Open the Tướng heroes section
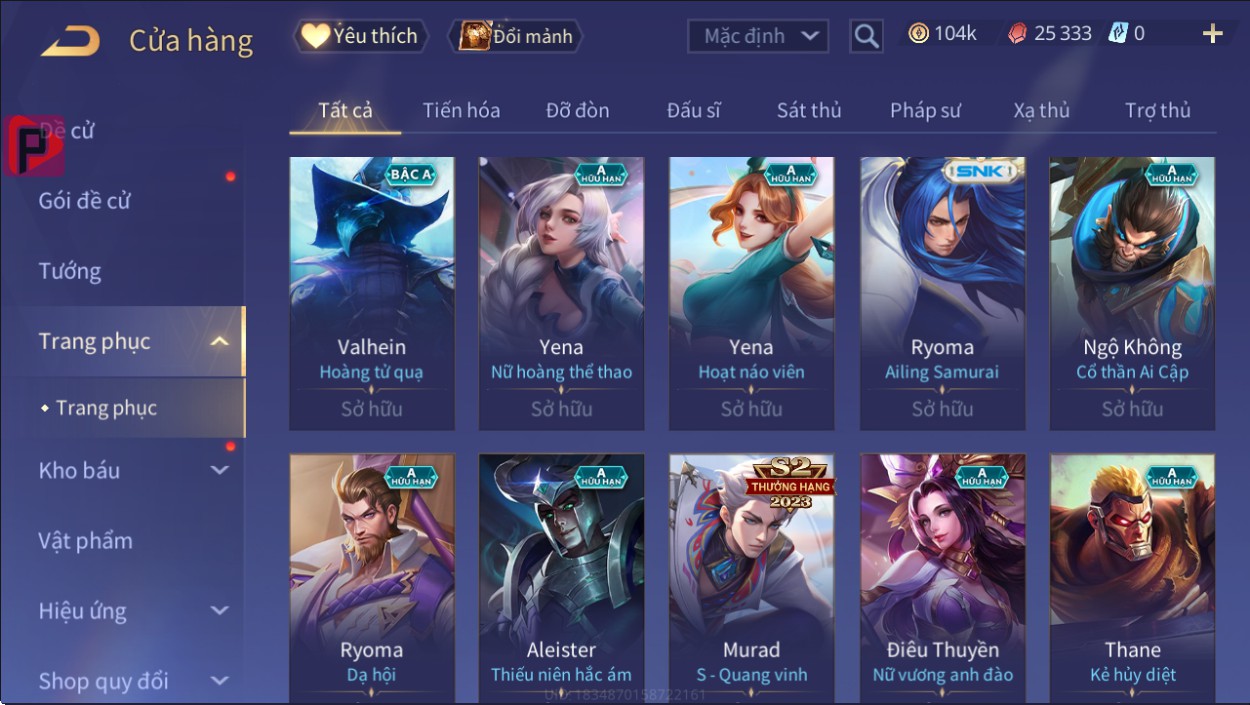Screen dimensions: 1250x705 coord(70,271)
